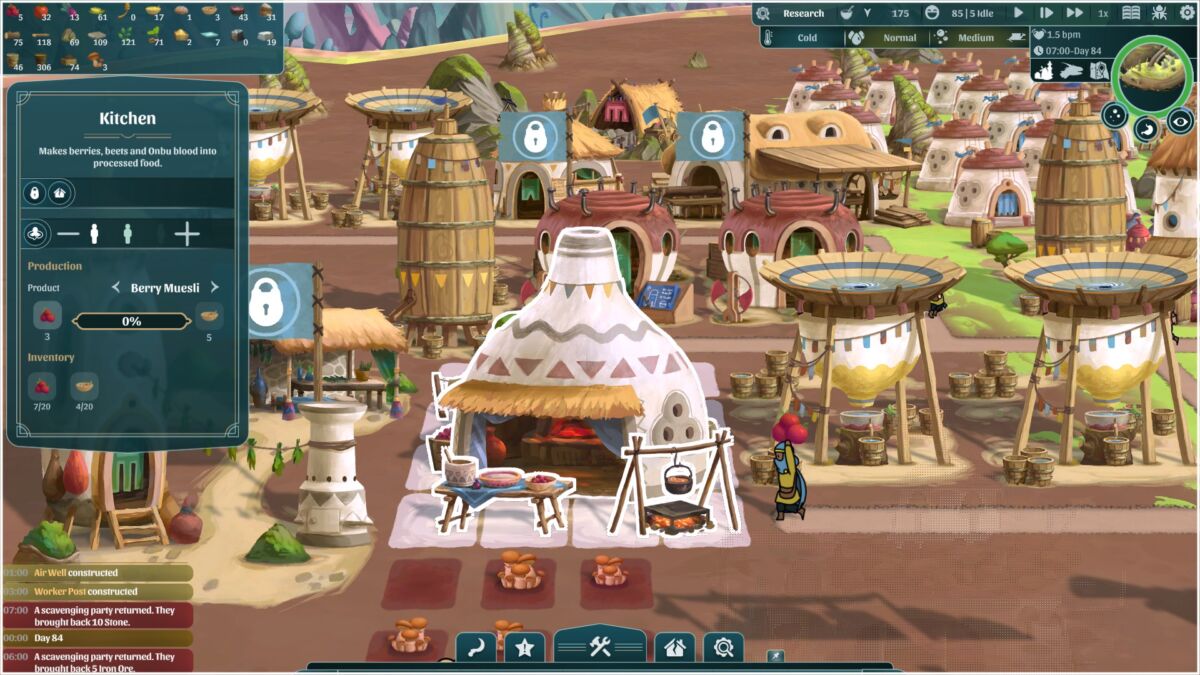
Task: Click the step-forward speed button
Action: pos(1046,13)
